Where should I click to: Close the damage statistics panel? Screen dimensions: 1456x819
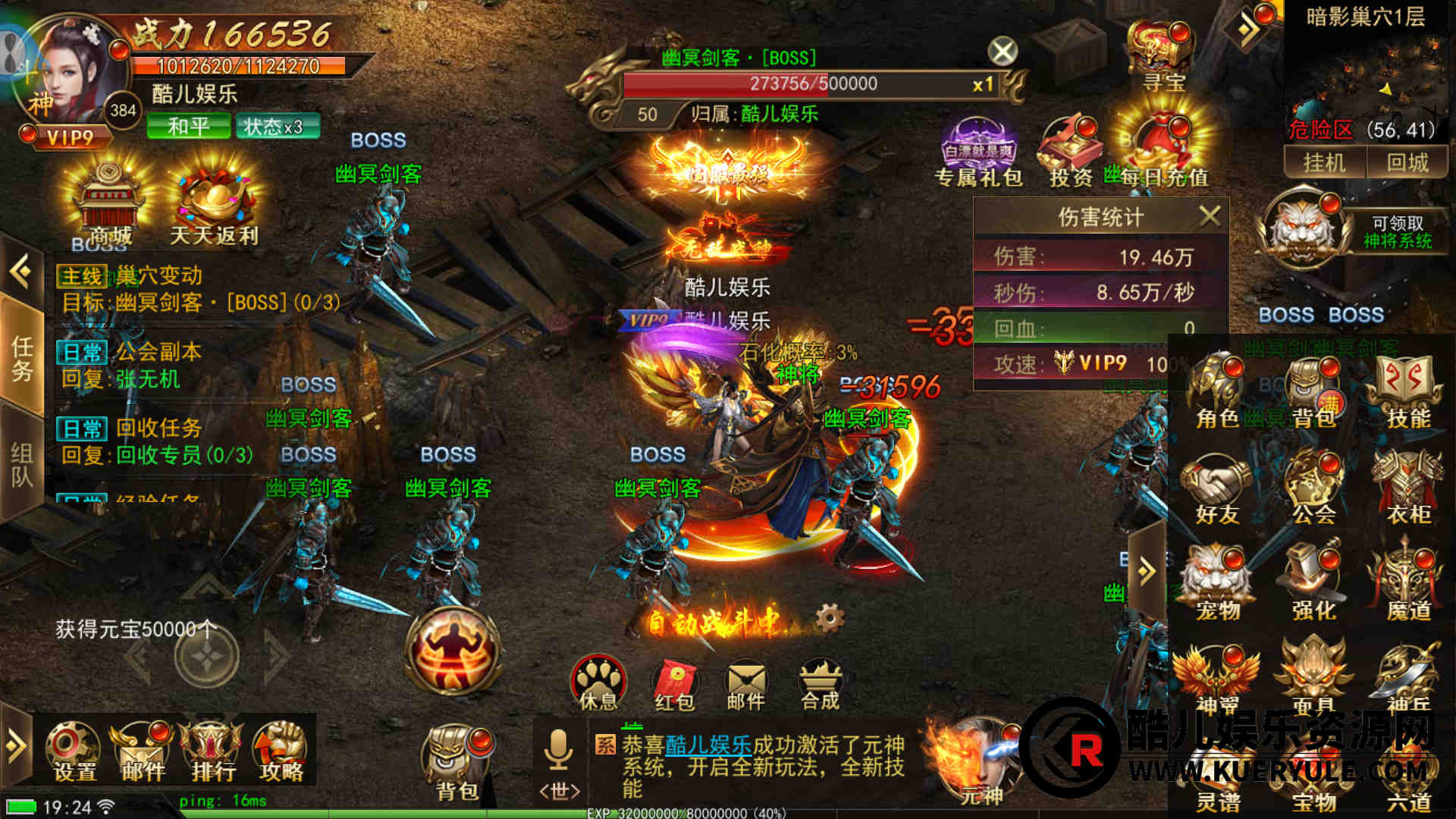coord(1210,216)
